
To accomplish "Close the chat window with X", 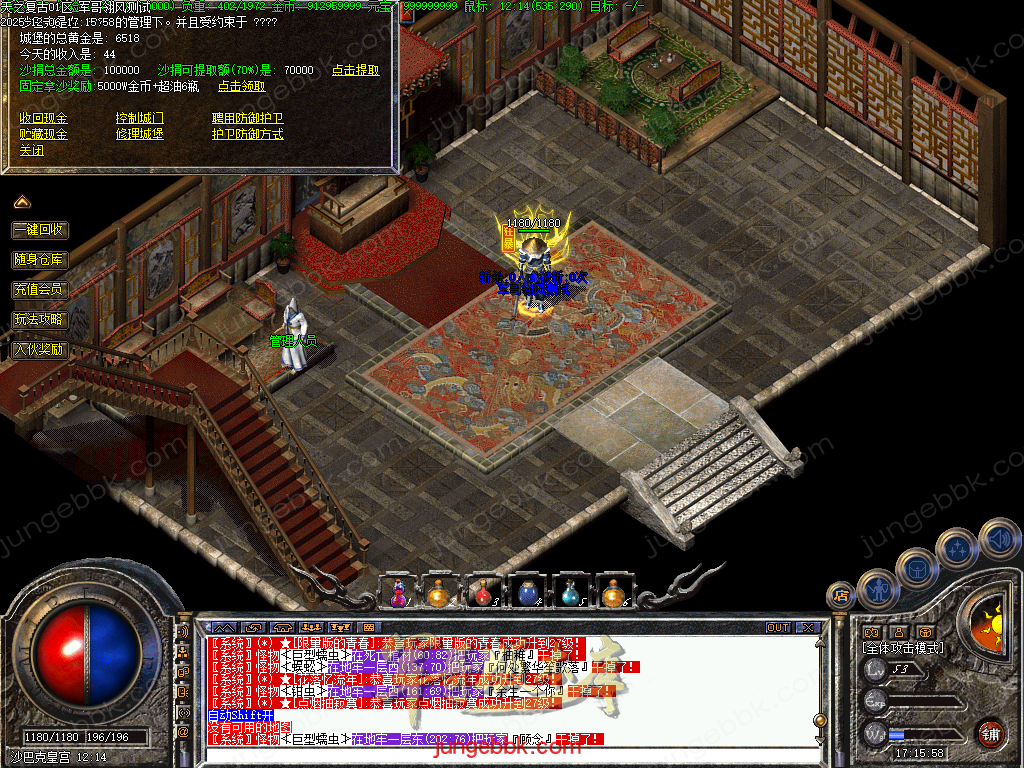I will 808,628.
